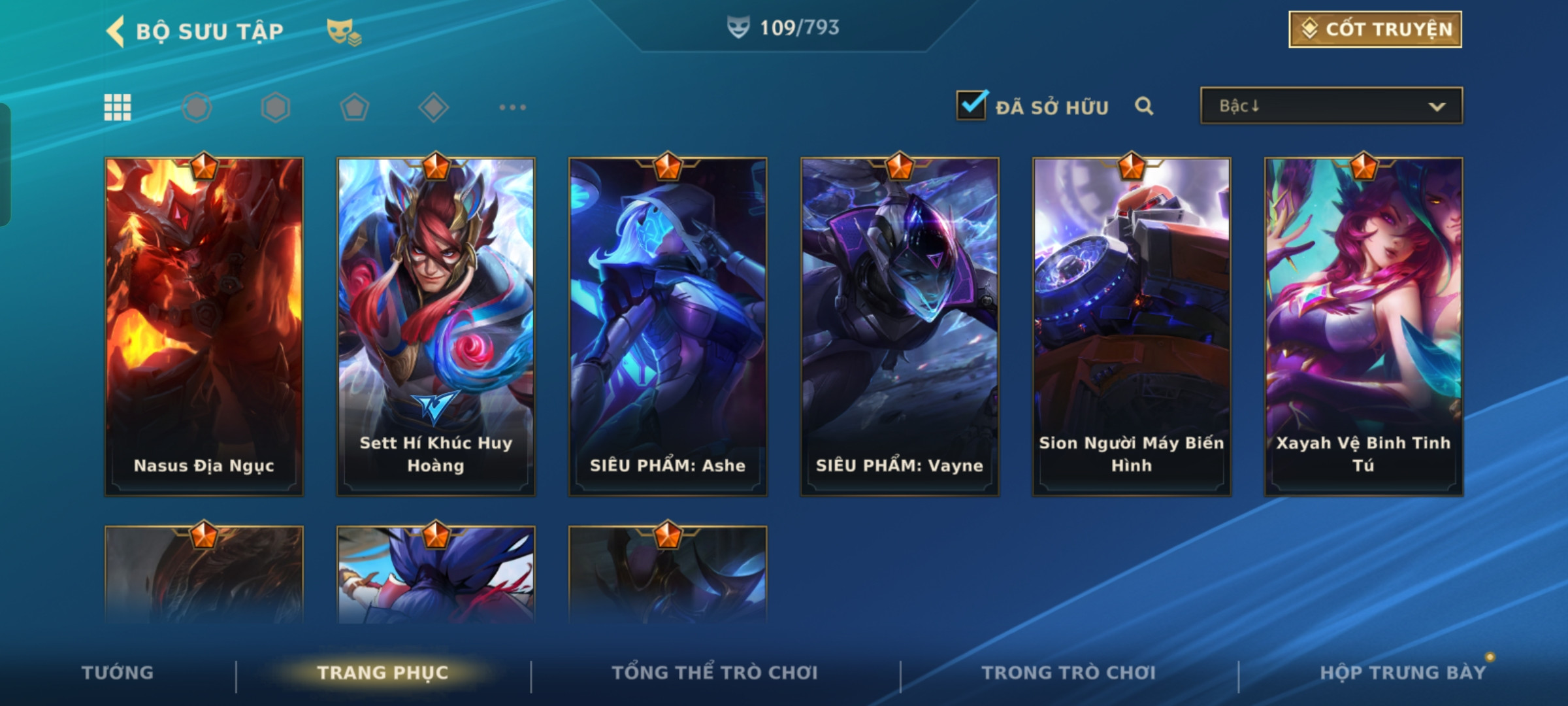Viewport: 1568px width, 706px height.
Task: View the SIÊU PHẨM: Vayne skin
Action: (x=900, y=327)
